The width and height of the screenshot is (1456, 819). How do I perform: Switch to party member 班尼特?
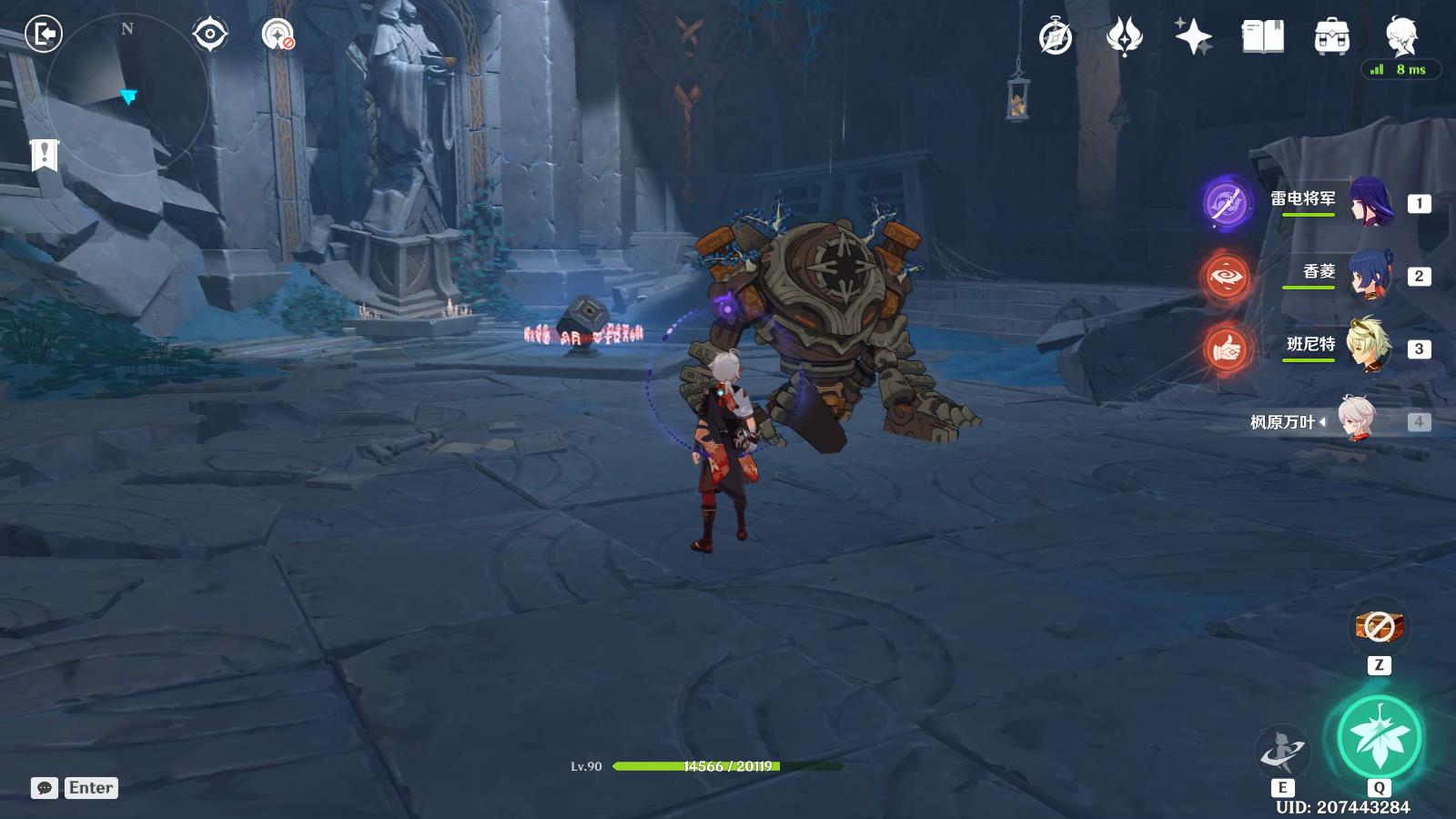(1370, 348)
